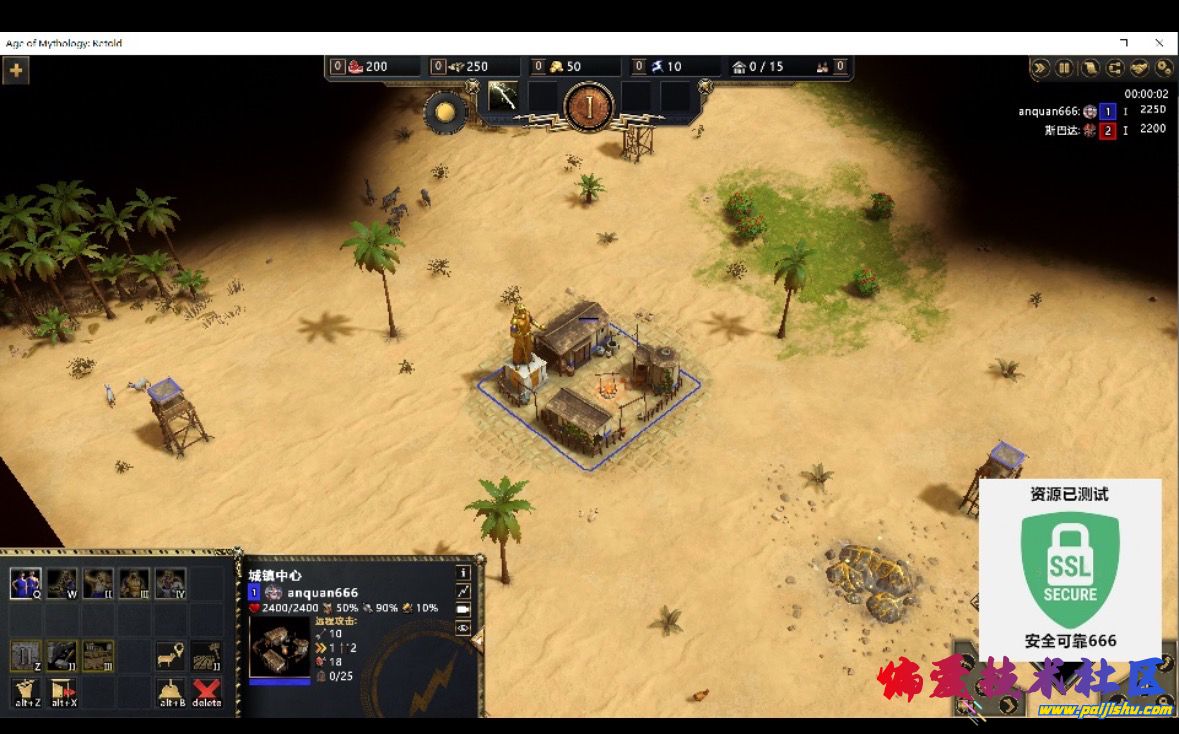Click the Age I advancement medallion

coord(589,105)
